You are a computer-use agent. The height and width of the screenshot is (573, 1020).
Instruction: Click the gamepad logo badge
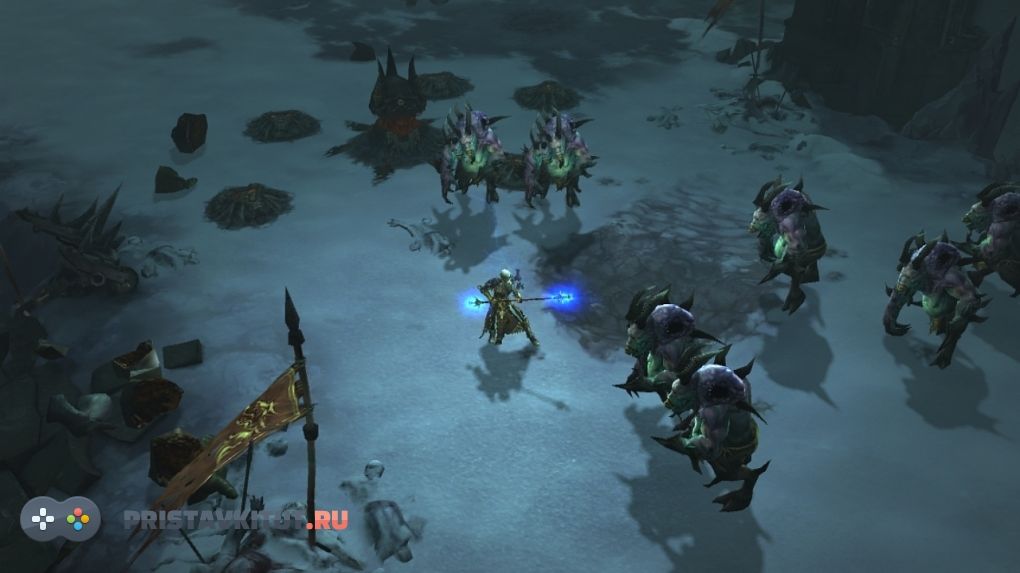(61, 519)
